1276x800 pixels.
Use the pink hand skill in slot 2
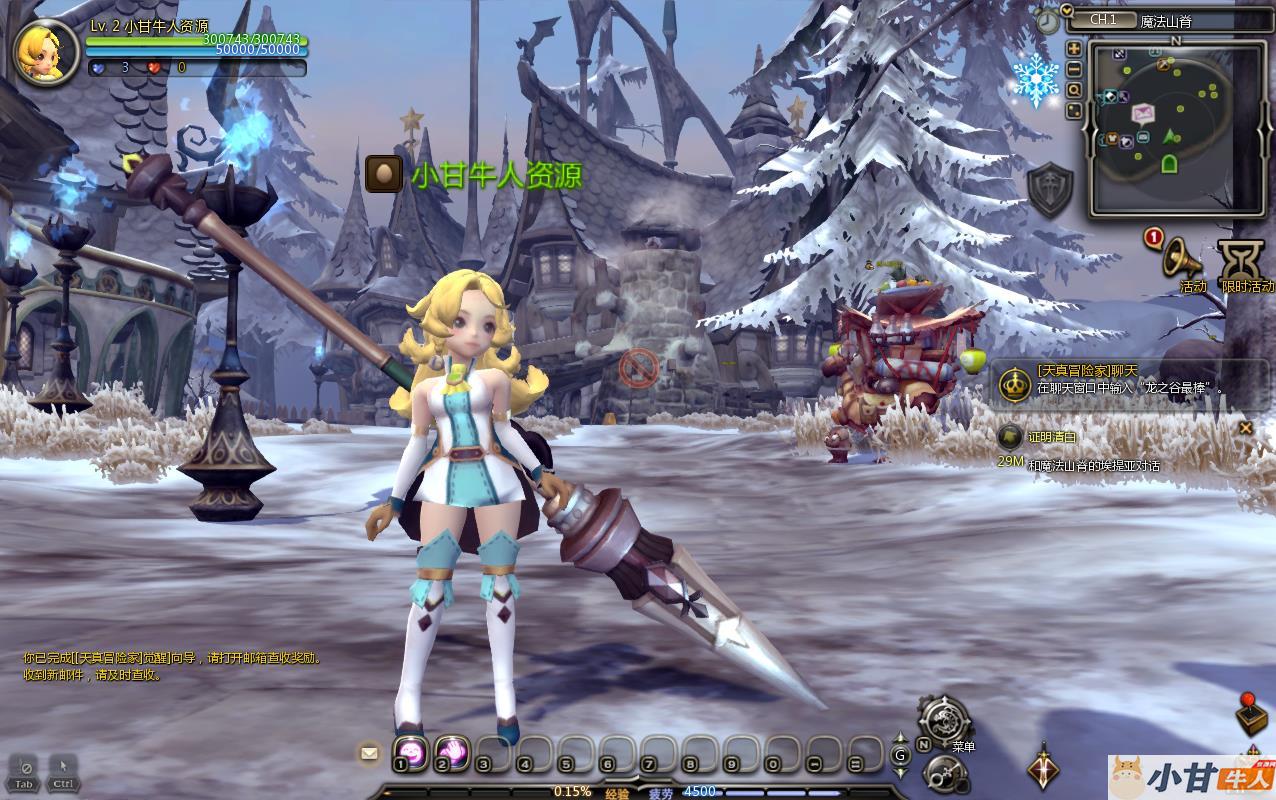[x=452, y=752]
